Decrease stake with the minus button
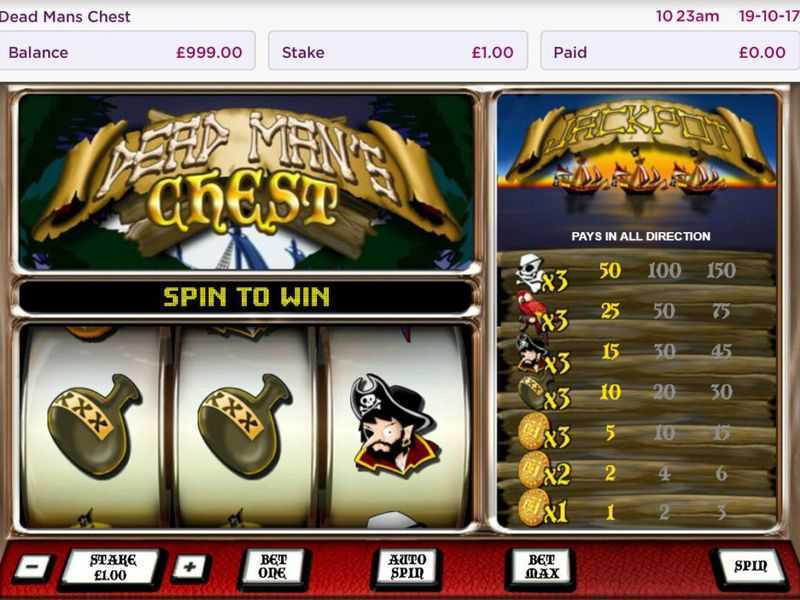The image size is (800, 600). [x=33, y=567]
